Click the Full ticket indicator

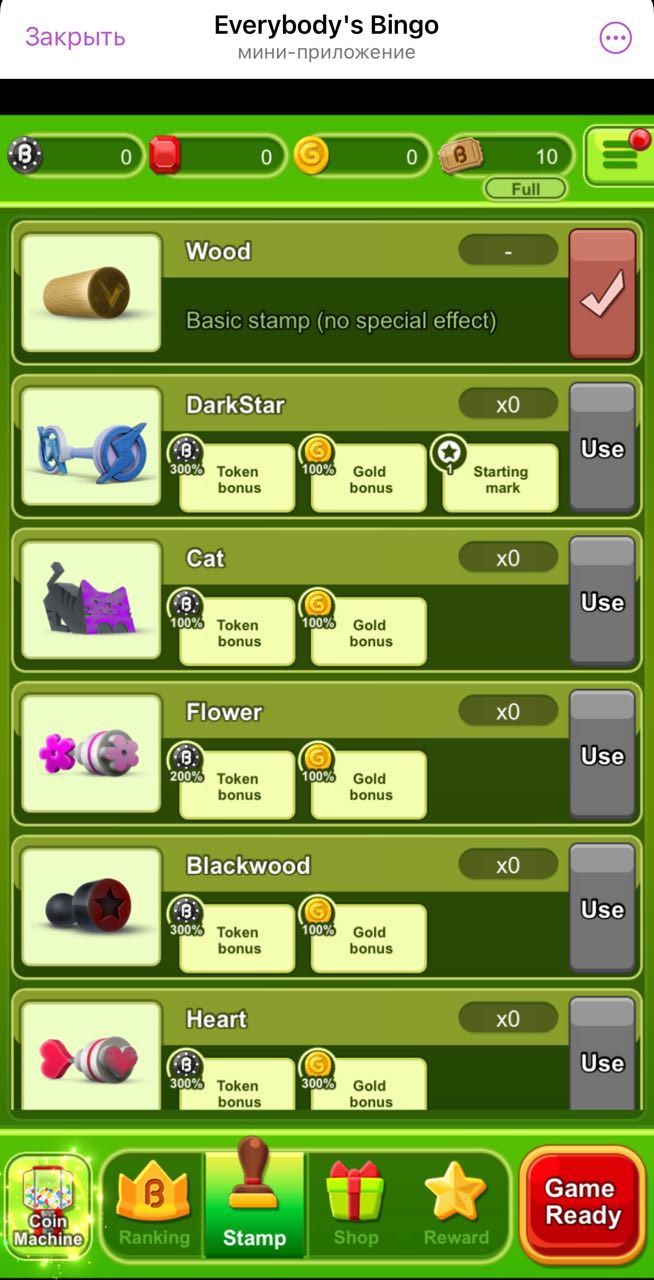pyautogui.click(x=525, y=189)
